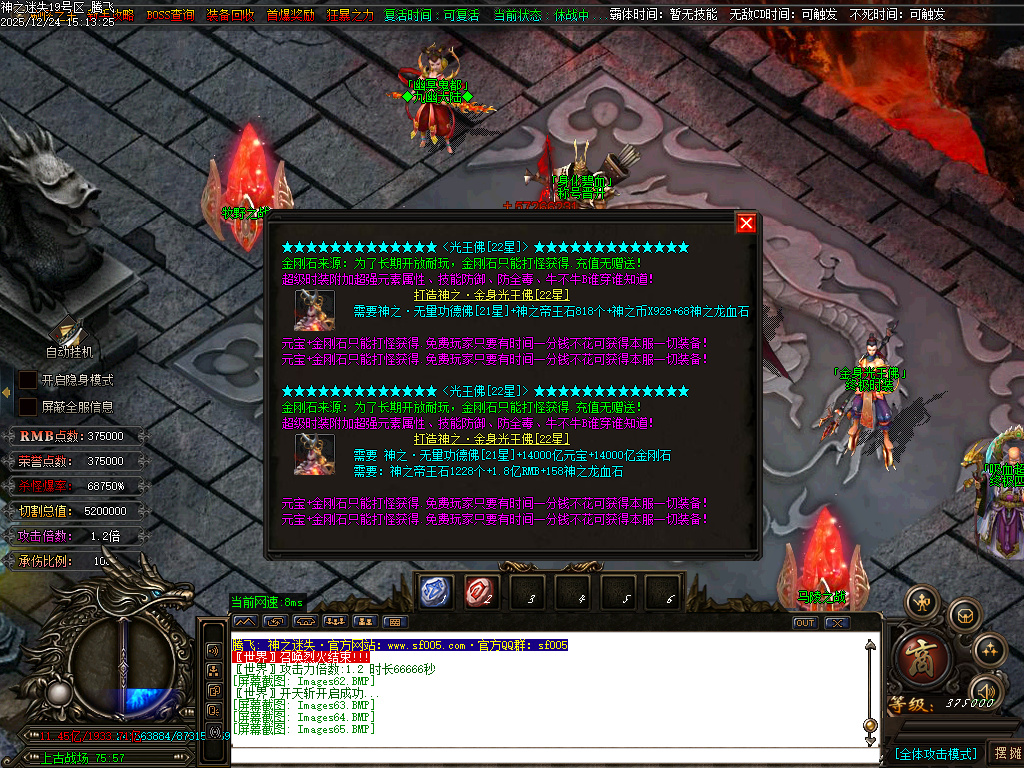Switch the 全体攻击模式 attack mode

pyautogui.click(x=935, y=753)
